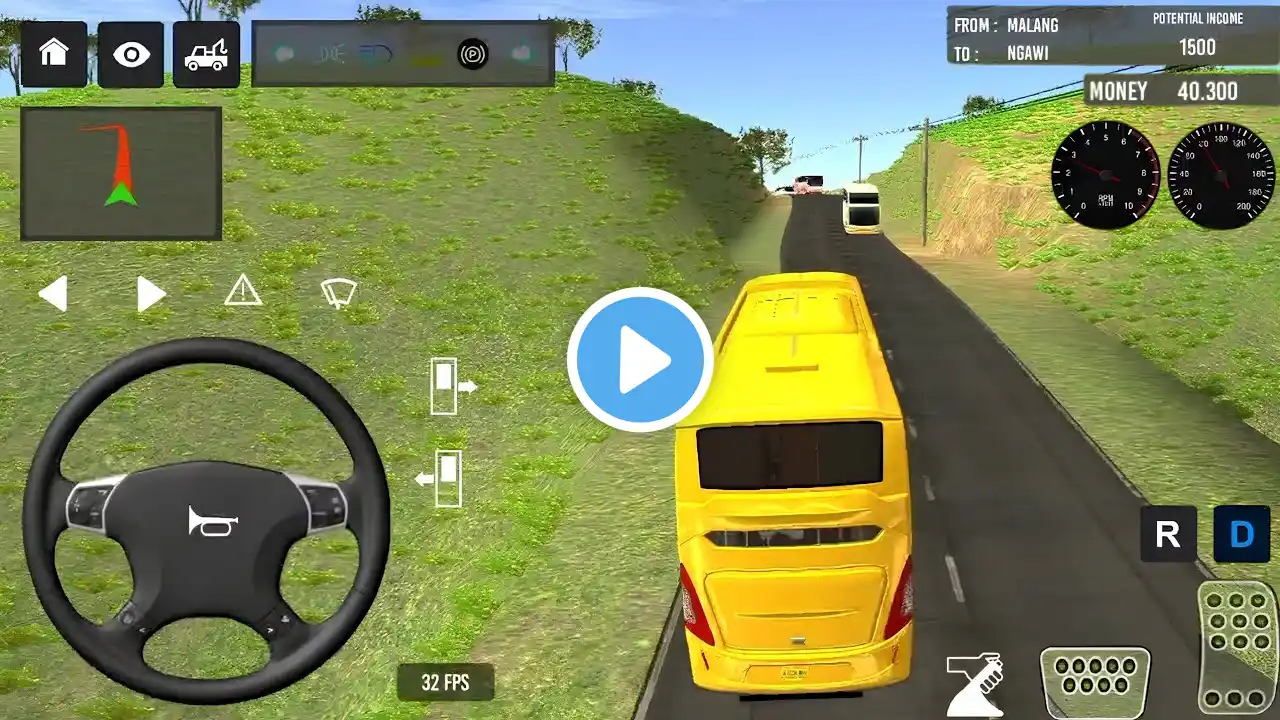Step on the brake pedal
The width and height of the screenshot is (1280, 720).
click(x=1095, y=683)
